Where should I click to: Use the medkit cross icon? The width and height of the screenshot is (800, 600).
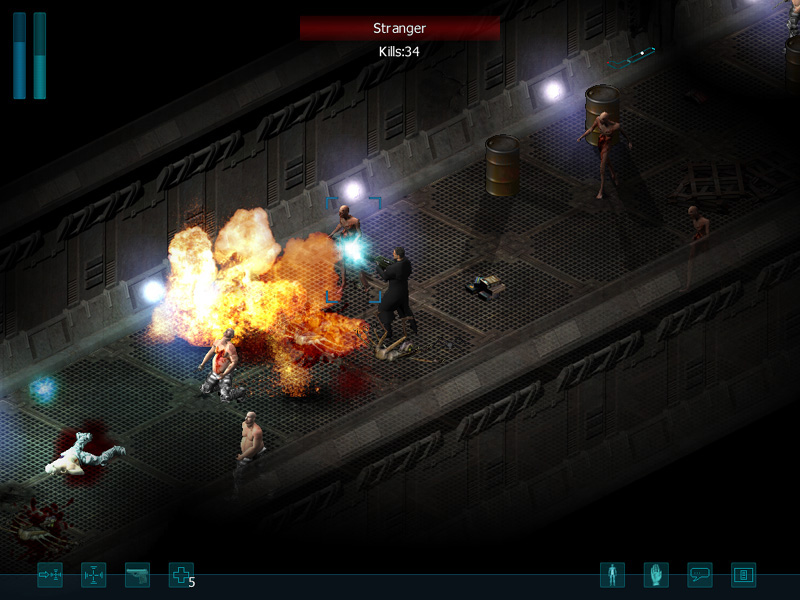pyautogui.click(x=181, y=575)
